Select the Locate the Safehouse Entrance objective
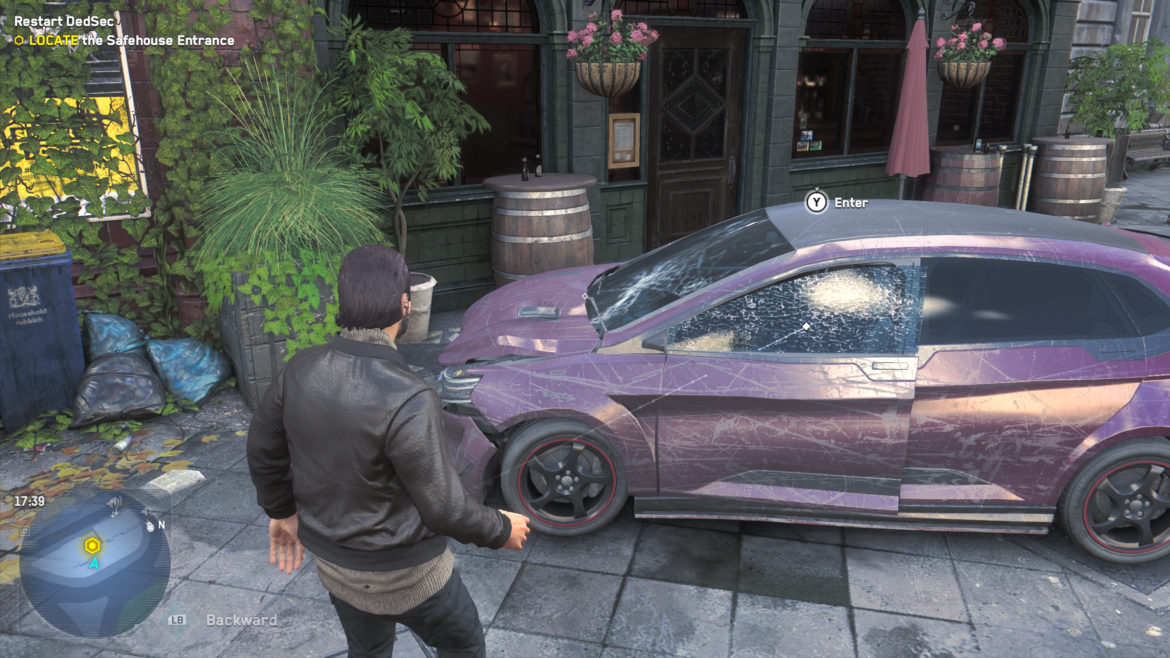The image size is (1170, 658). pos(130,41)
